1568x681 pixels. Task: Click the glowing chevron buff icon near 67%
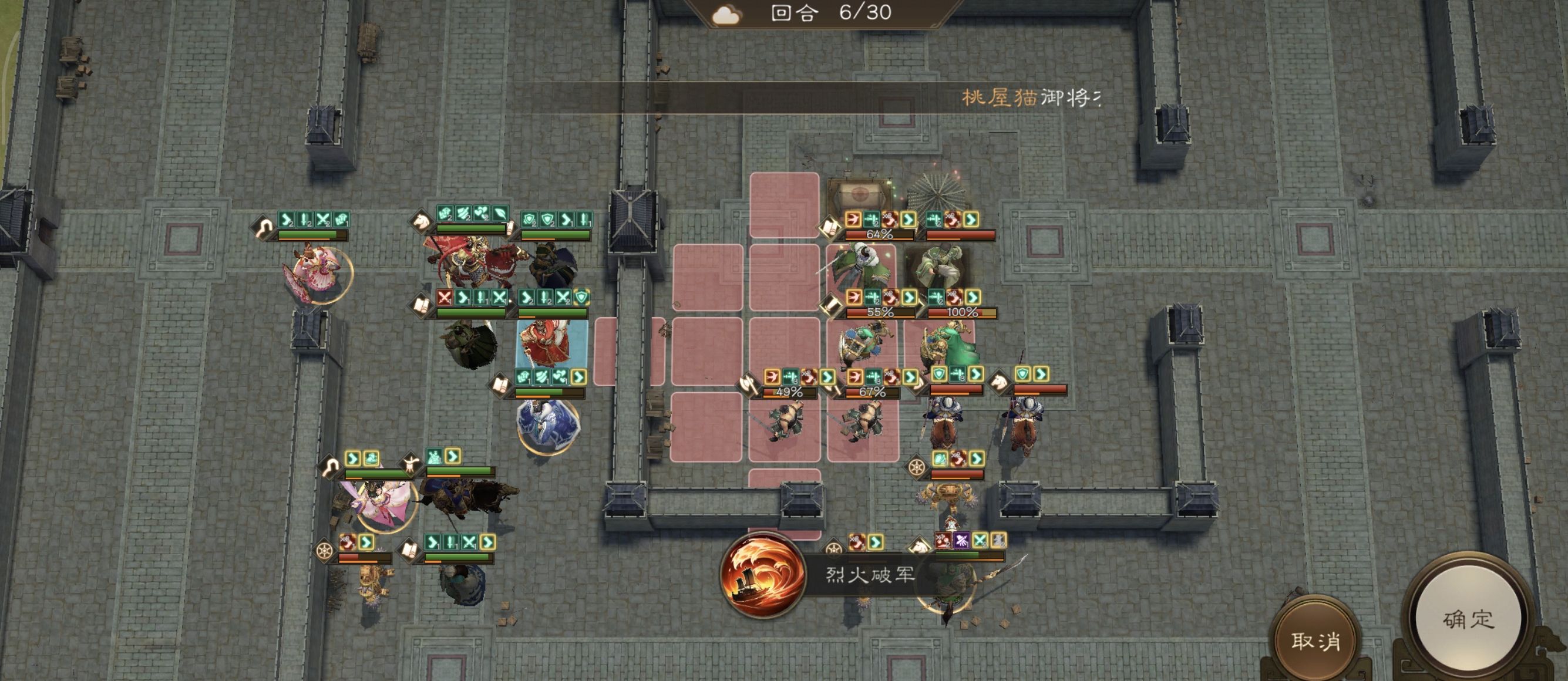pos(911,377)
